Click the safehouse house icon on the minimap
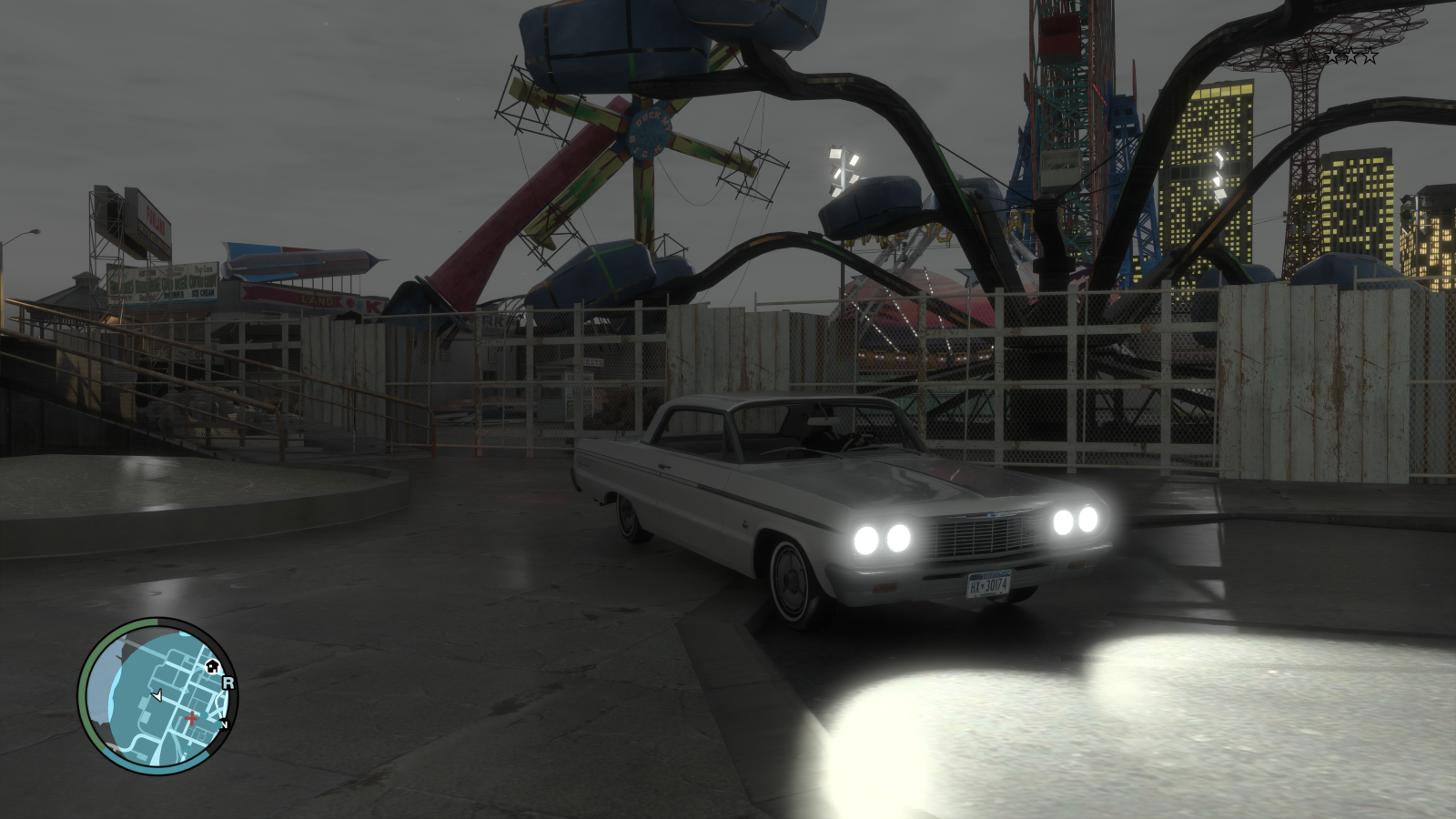 pyautogui.click(x=212, y=667)
